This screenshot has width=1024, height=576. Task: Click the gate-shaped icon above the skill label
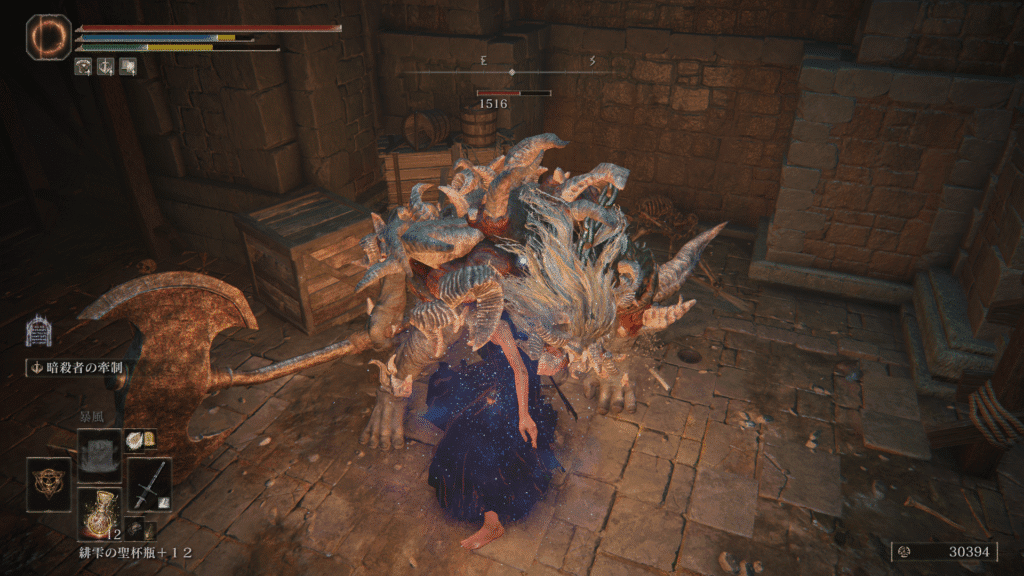pos(39,333)
